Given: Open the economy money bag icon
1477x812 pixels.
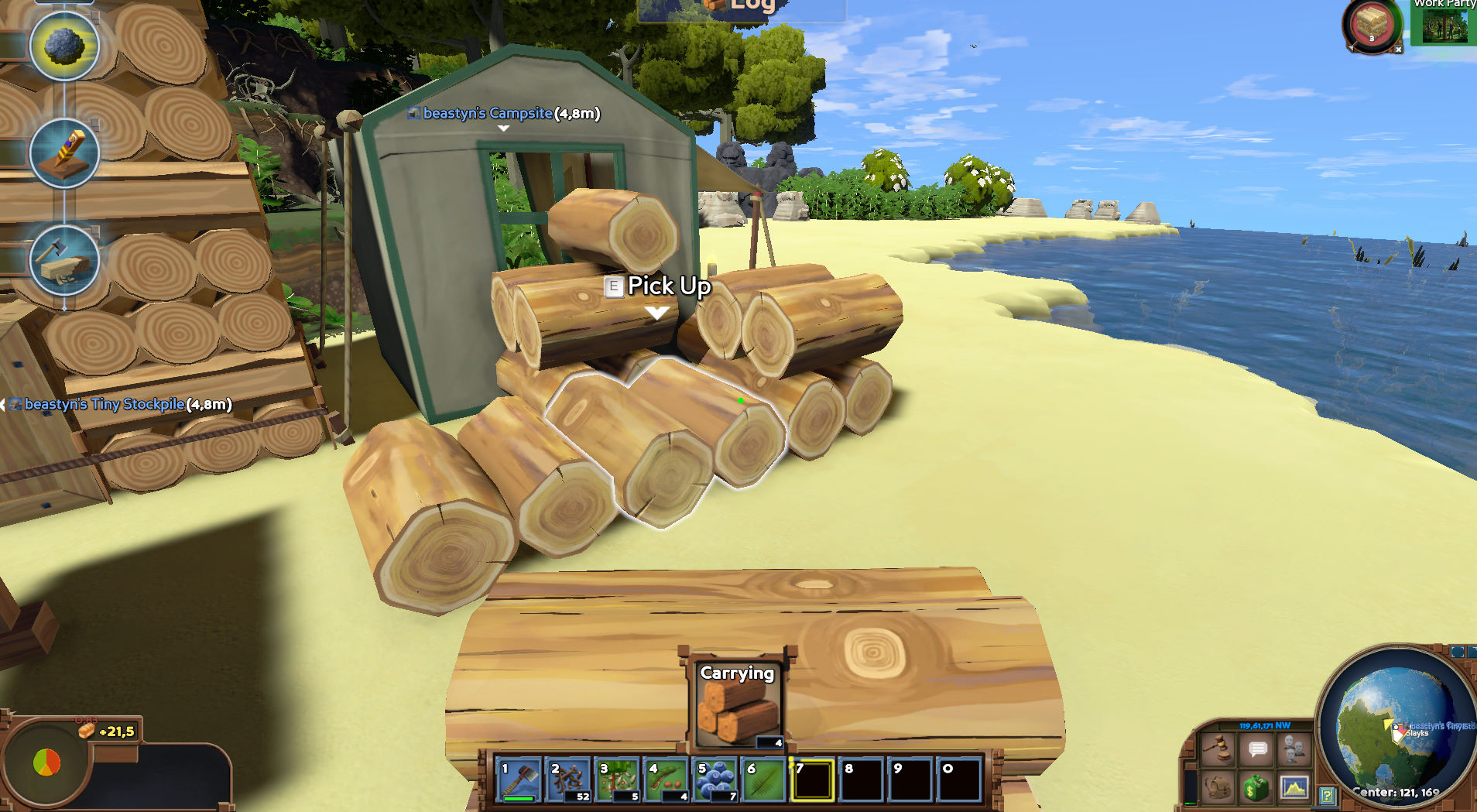Looking at the screenshot, I should pyautogui.click(x=1256, y=789).
